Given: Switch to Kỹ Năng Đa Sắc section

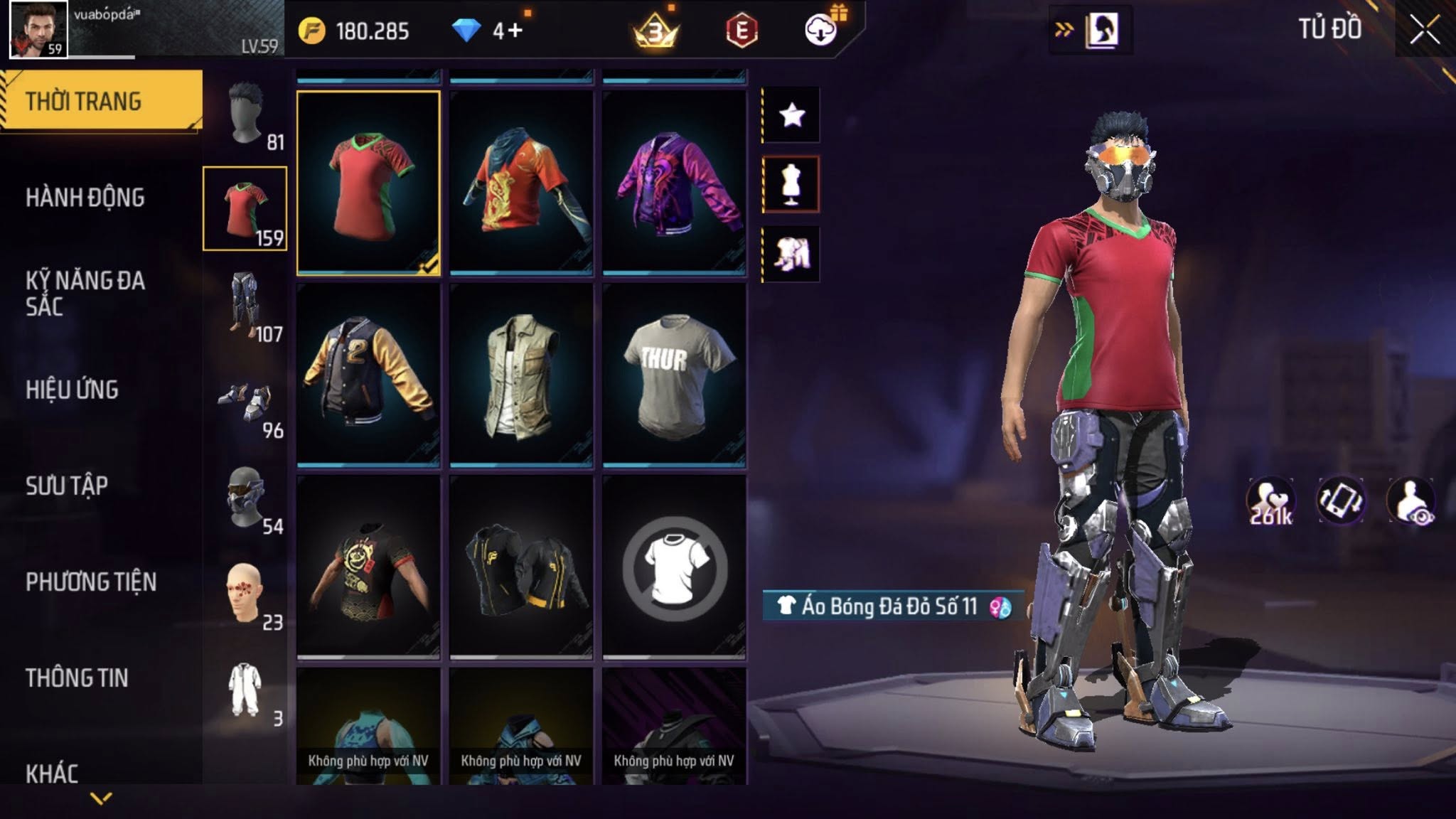Looking at the screenshot, I should coord(85,293).
